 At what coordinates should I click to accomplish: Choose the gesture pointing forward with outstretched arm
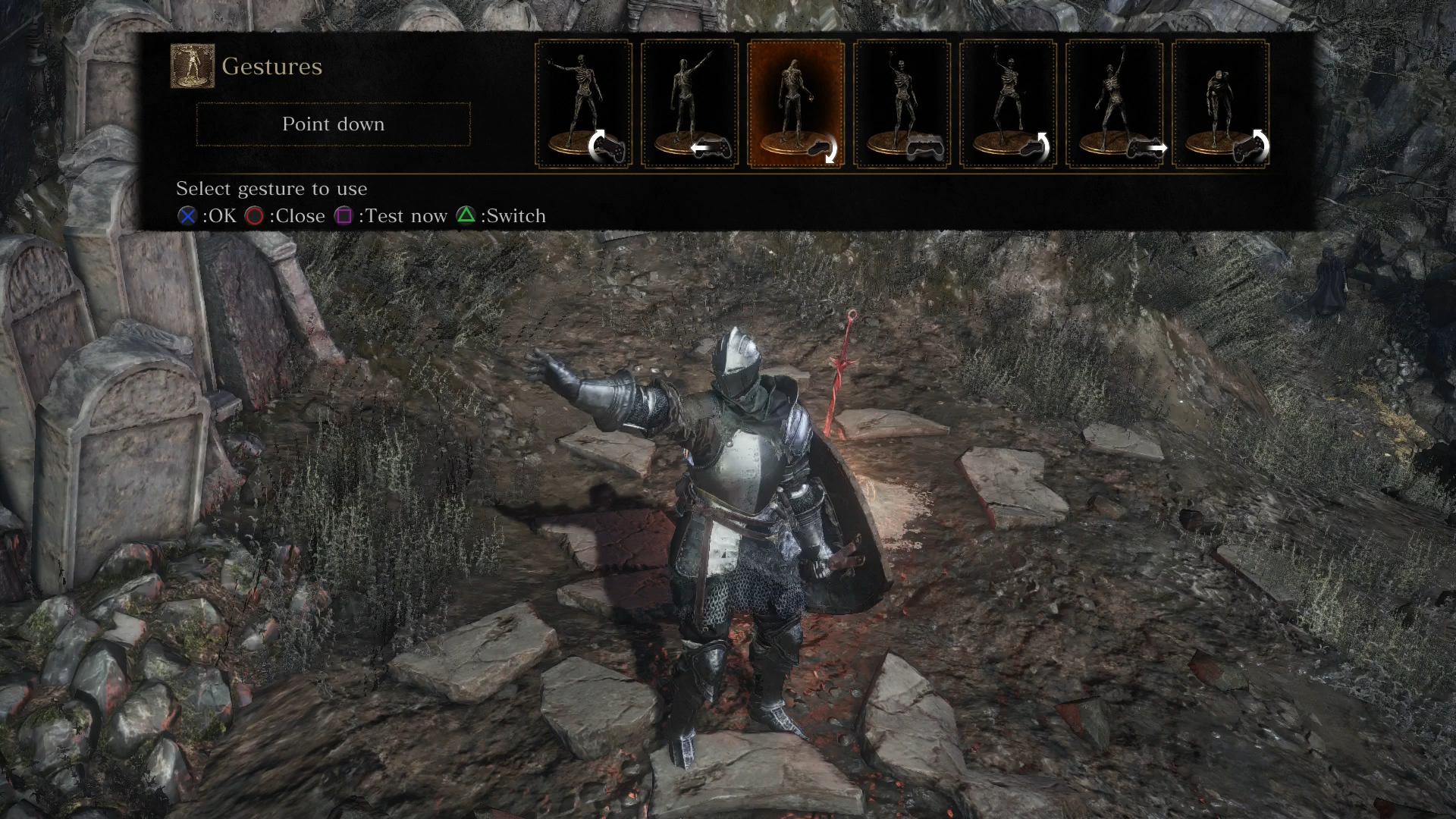583,104
